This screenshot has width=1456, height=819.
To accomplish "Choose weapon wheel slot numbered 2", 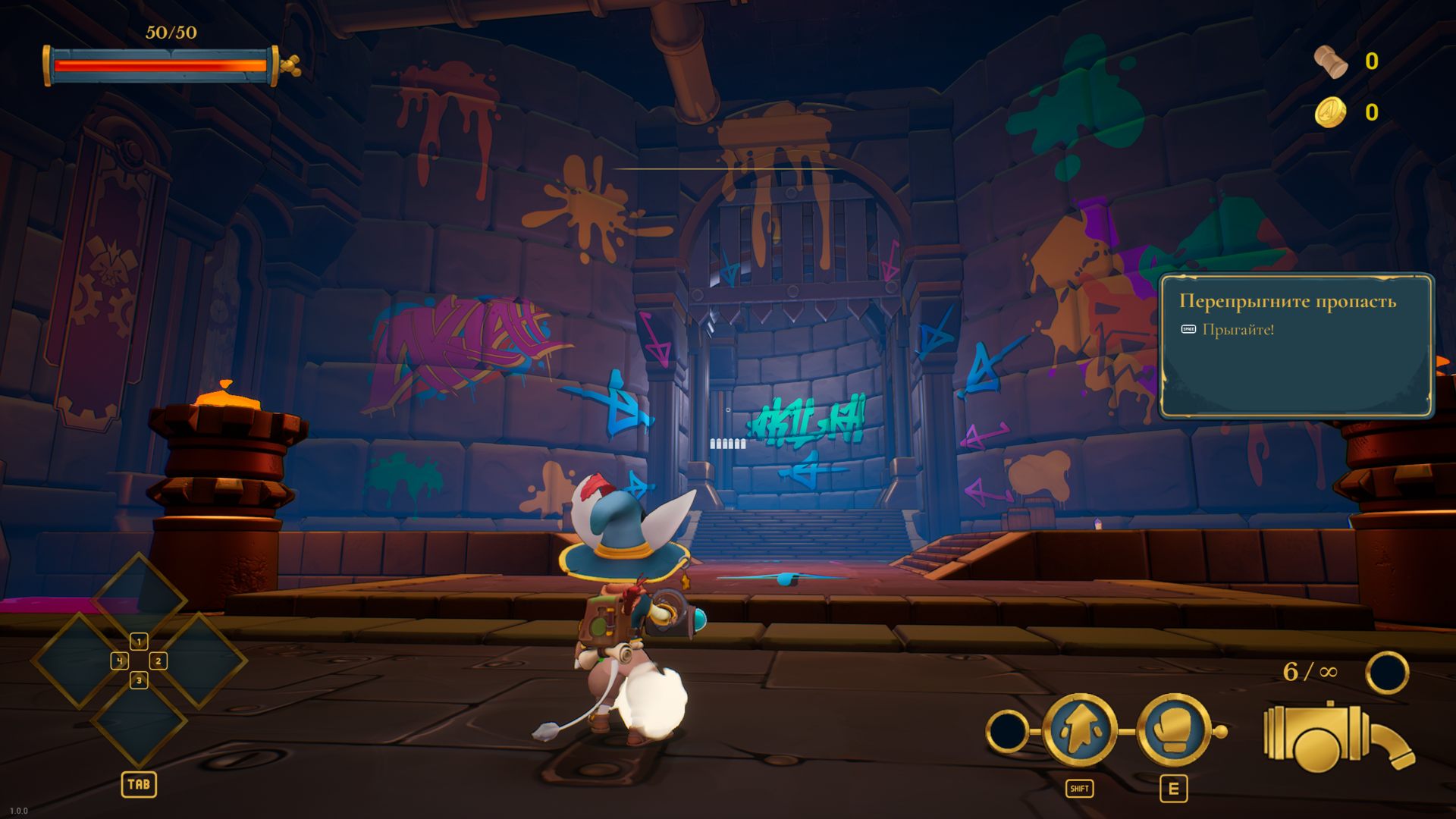I will point(158,661).
